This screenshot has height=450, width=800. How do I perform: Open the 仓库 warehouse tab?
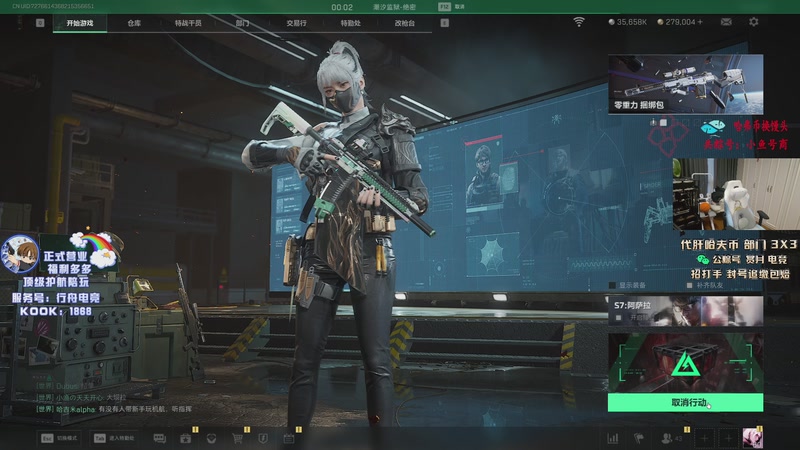pos(134,22)
